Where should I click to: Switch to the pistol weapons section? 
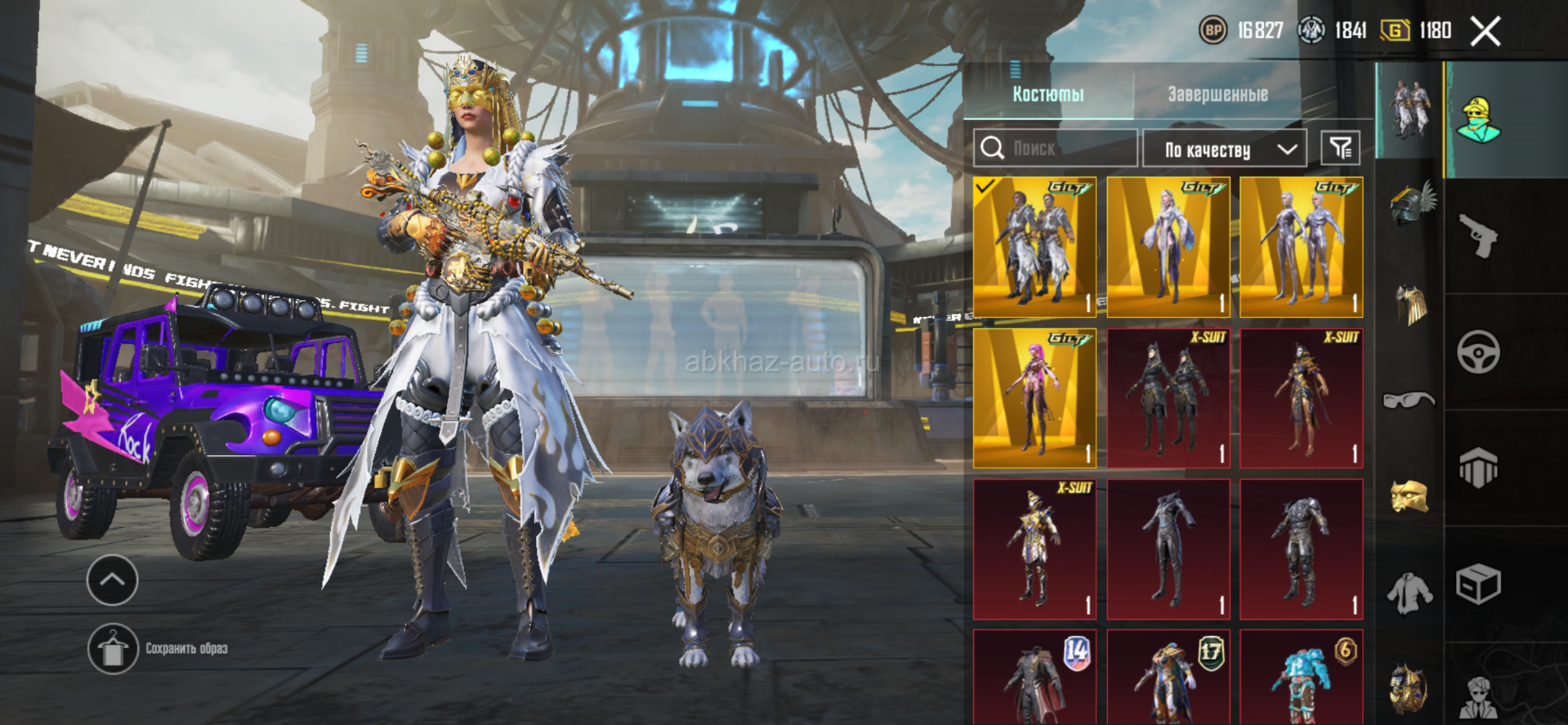point(1478,236)
